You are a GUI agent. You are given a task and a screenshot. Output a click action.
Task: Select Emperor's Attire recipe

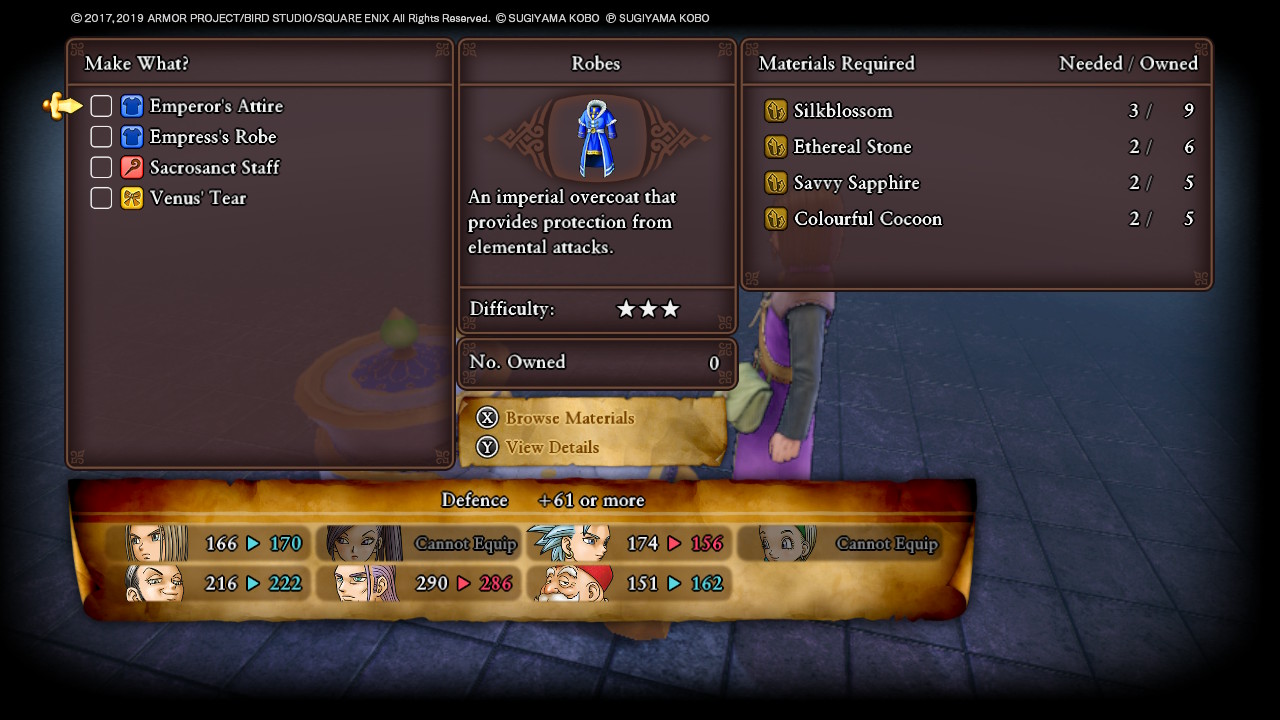coord(215,106)
